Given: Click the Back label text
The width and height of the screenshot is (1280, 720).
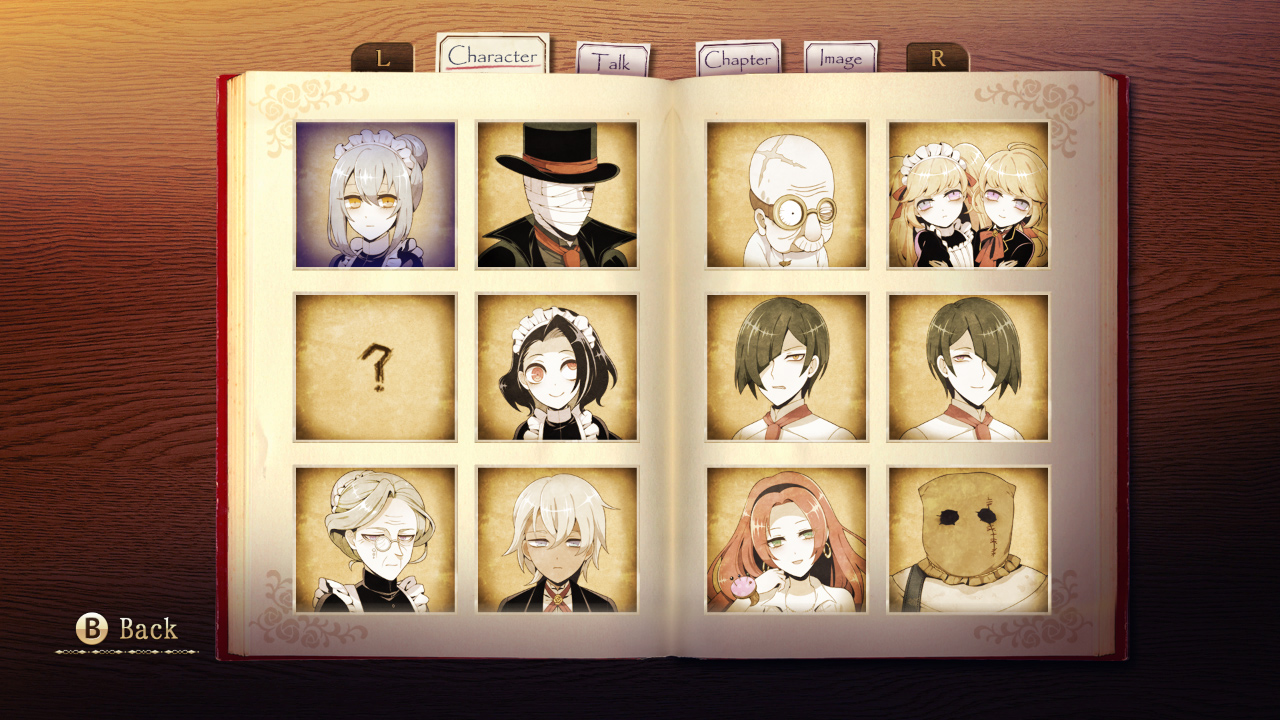Looking at the screenshot, I should pos(149,630).
